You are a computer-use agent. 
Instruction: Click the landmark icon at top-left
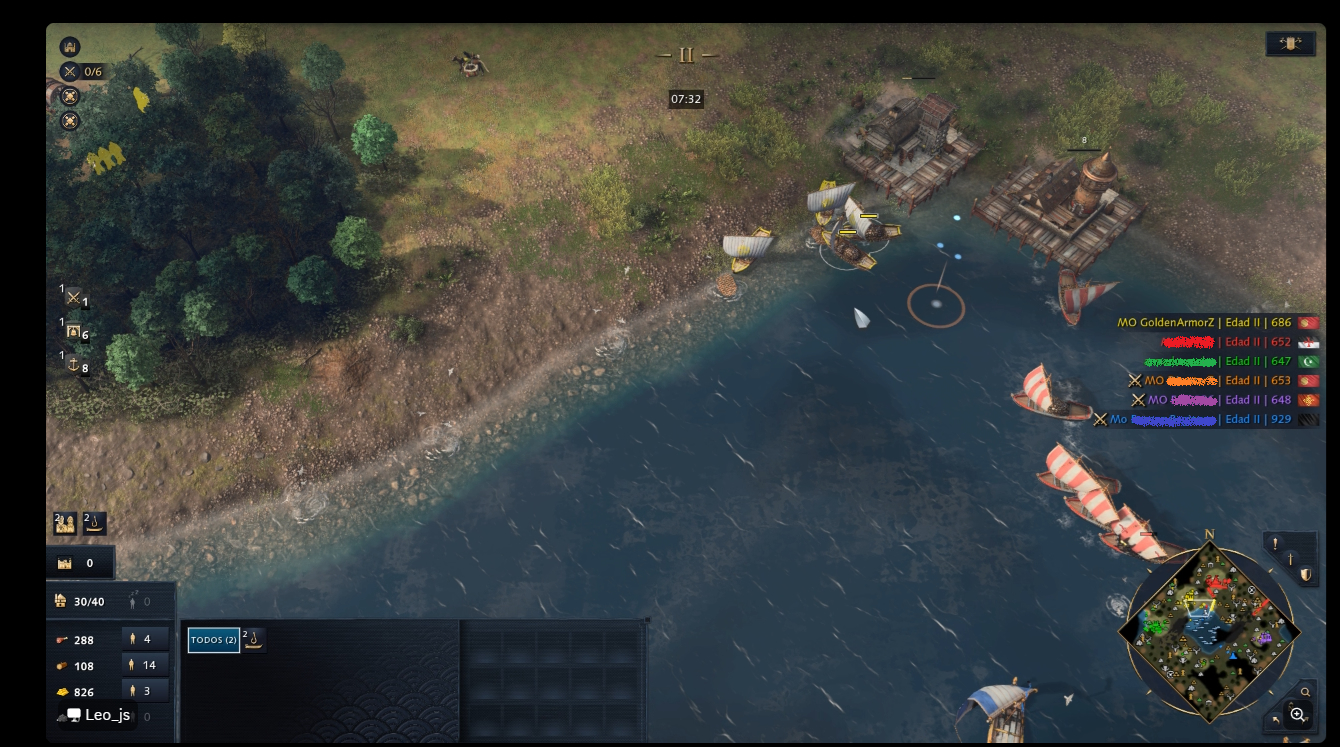[x=70, y=46]
